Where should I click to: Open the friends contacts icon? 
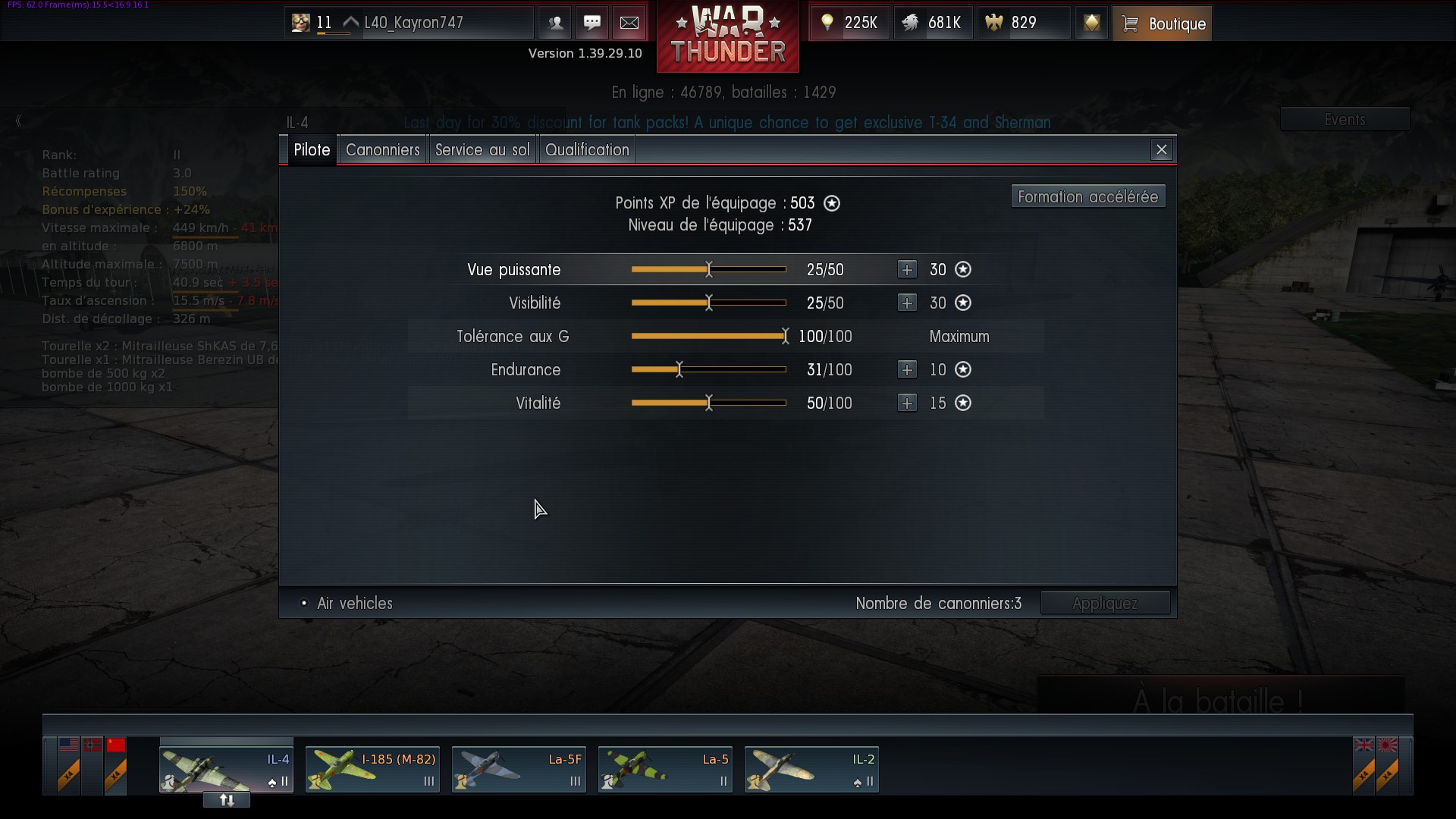coord(555,24)
